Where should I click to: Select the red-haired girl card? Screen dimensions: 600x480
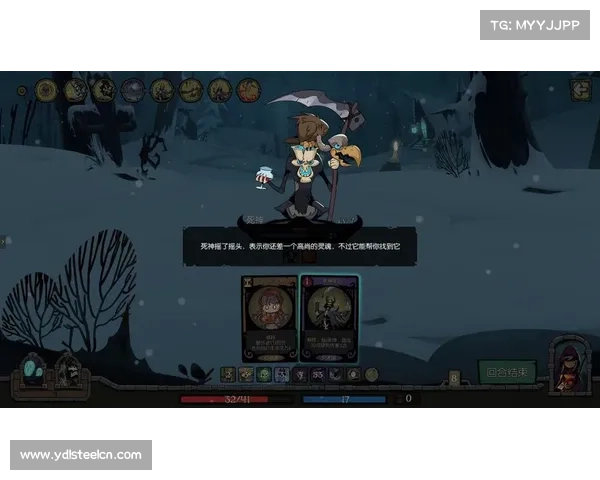(x=269, y=317)
